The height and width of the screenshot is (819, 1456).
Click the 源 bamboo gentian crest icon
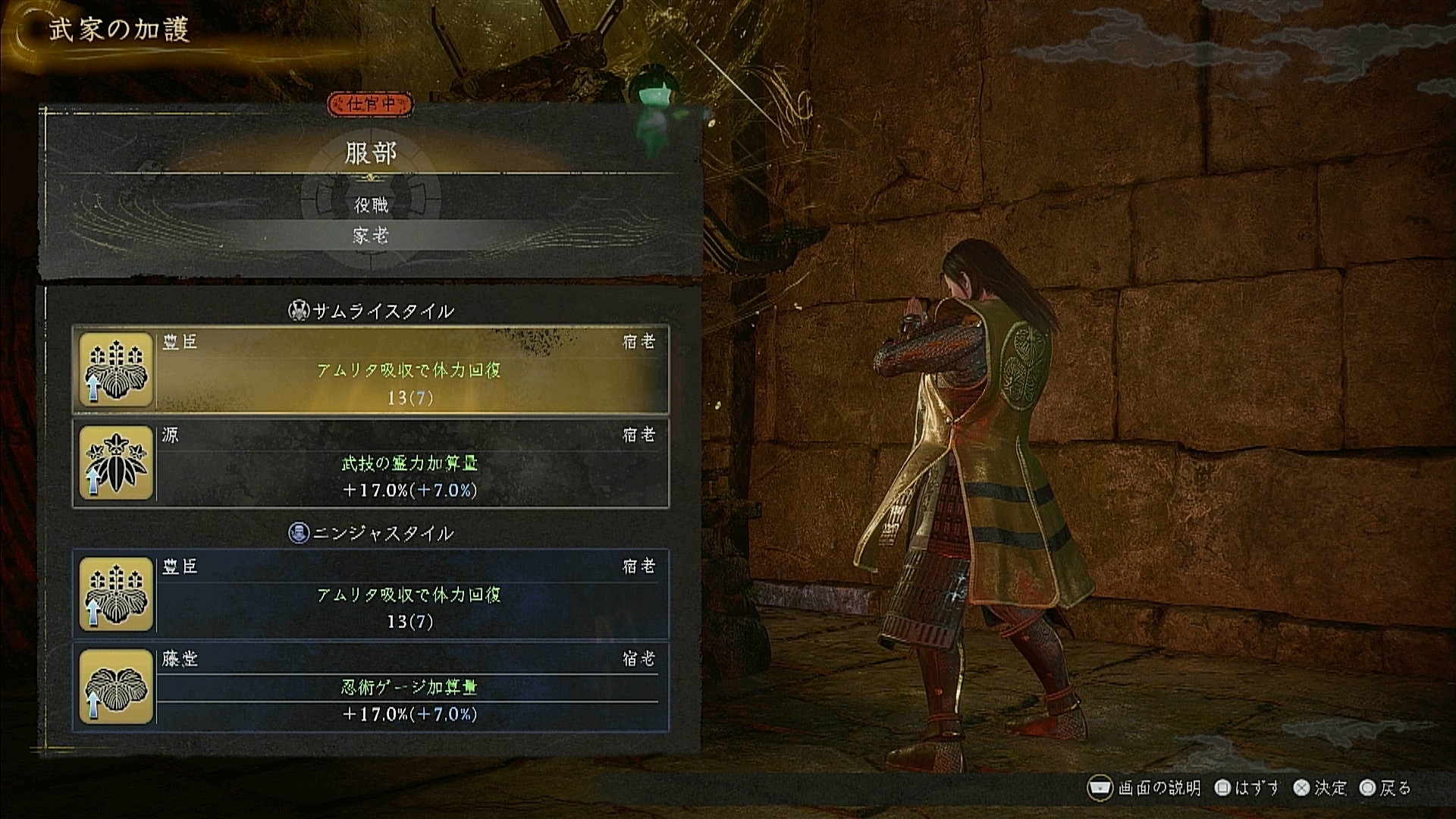116,463
